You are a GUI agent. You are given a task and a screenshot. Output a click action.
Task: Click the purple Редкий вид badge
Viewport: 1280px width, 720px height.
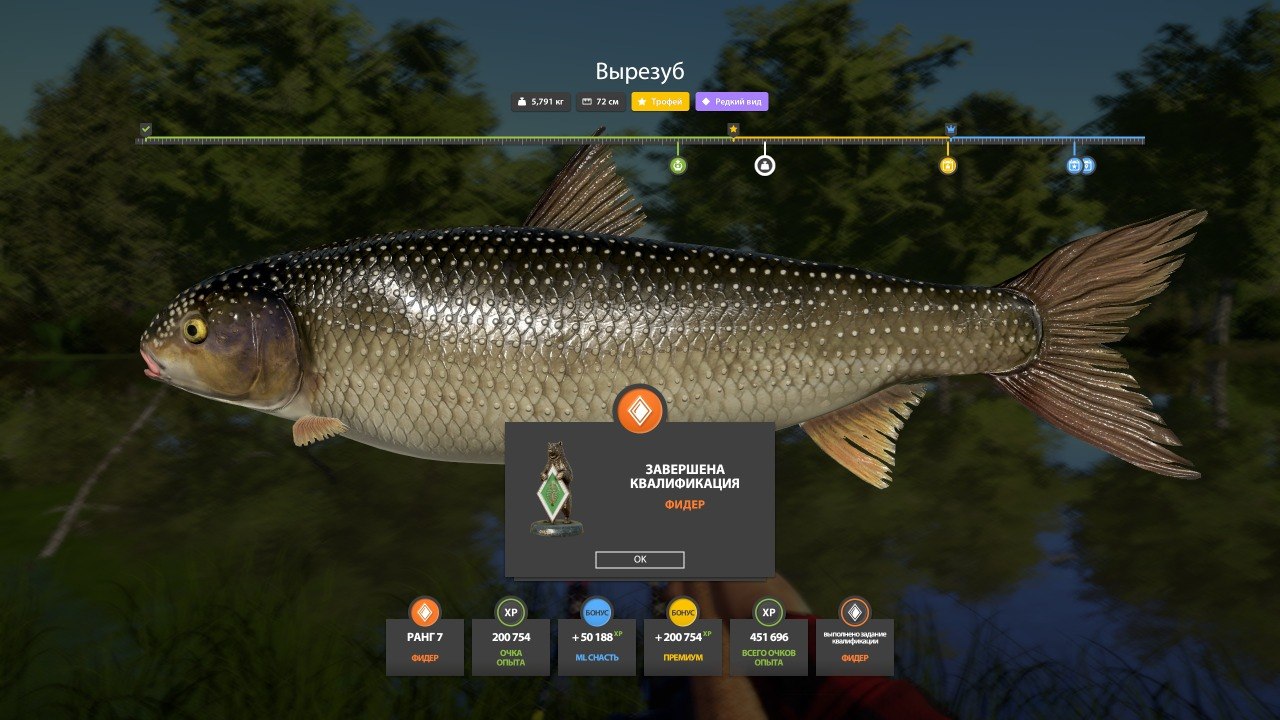point(732,102)
